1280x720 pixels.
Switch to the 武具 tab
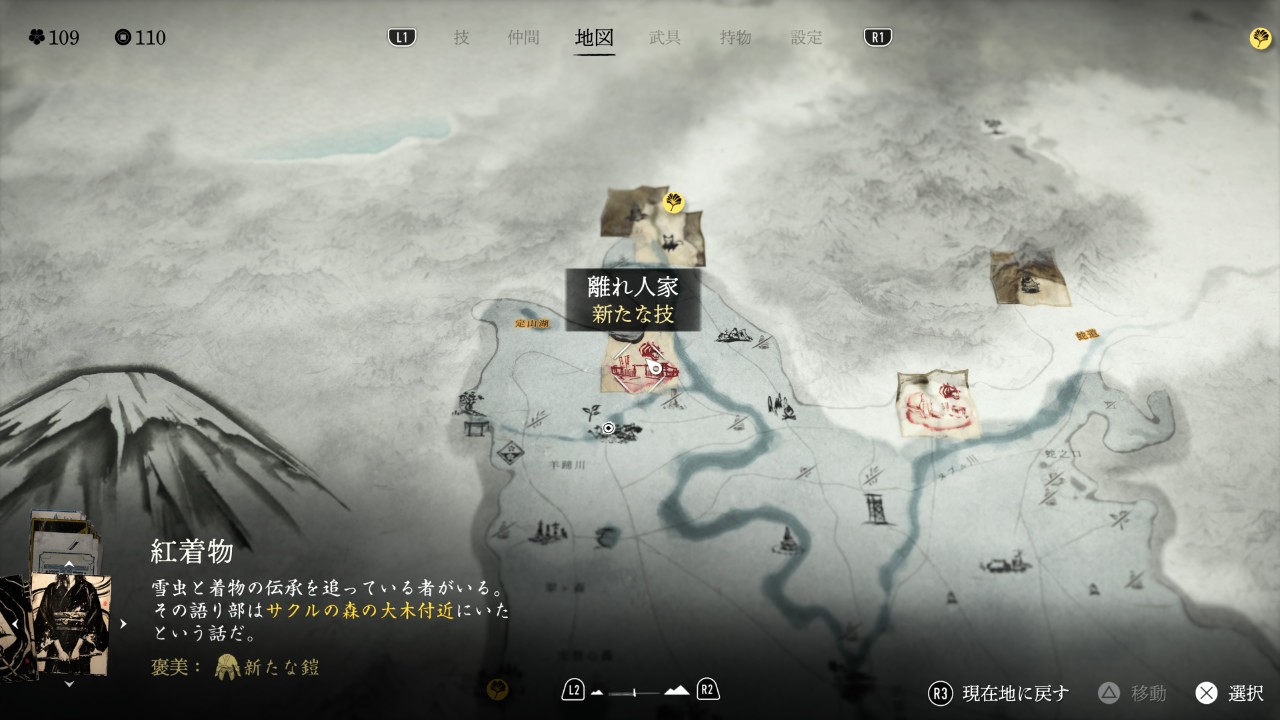pyautogui.click(x=665, y=38)
